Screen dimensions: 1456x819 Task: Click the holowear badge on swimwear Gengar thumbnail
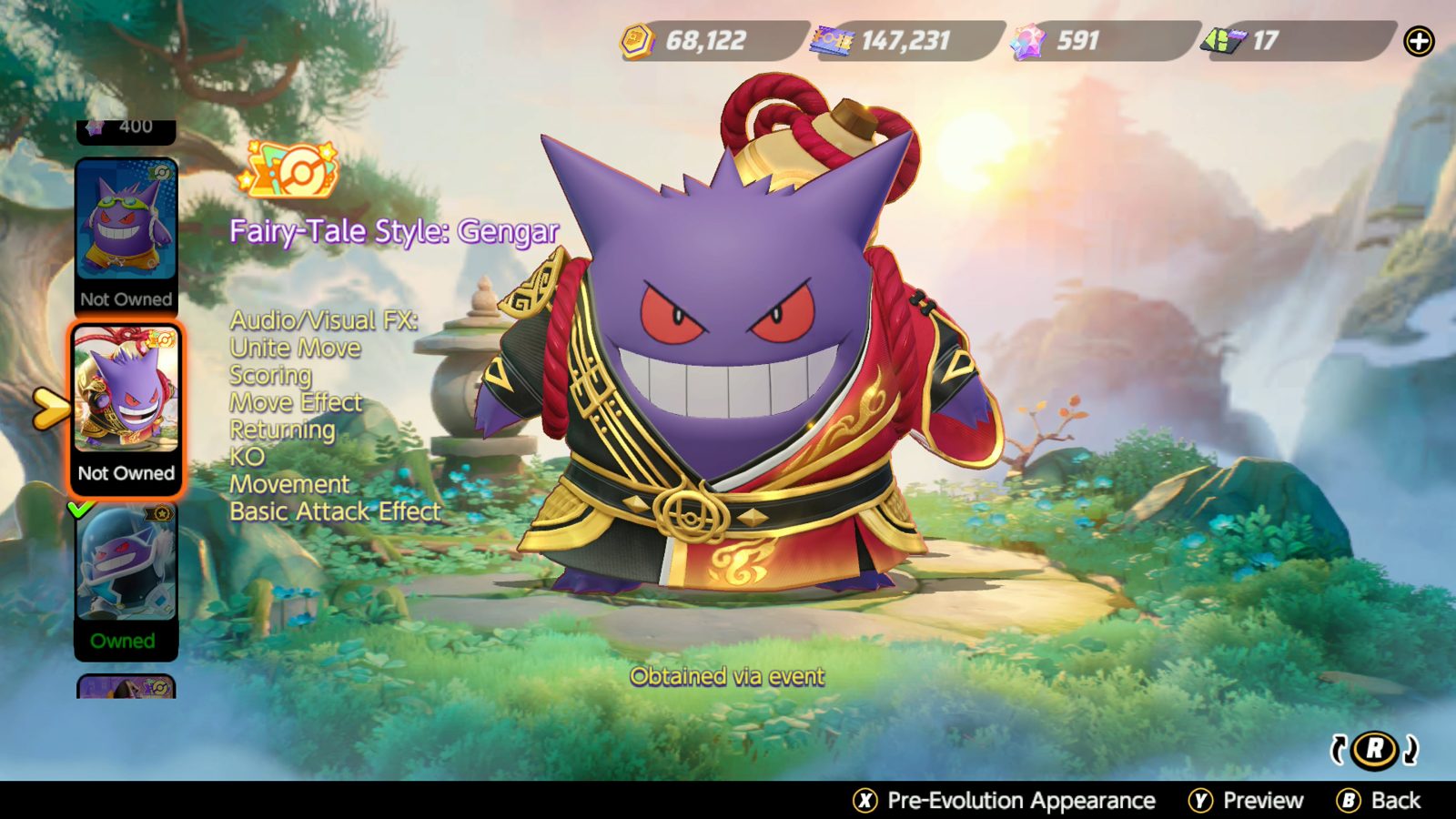click(x=160, y=171)
